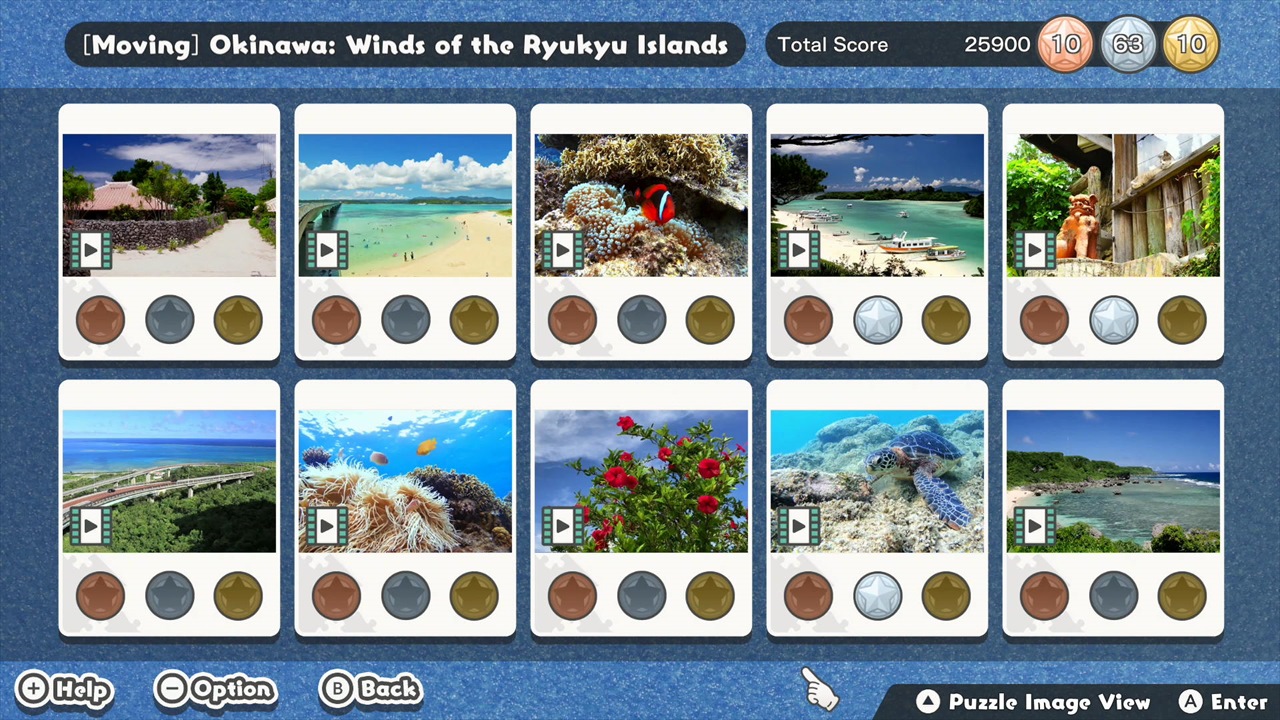The width and height of the screenshot is (1280, 720).
Task: Click the Okinawa Ryukyu Islands title banner
Action: click(405, 44)
